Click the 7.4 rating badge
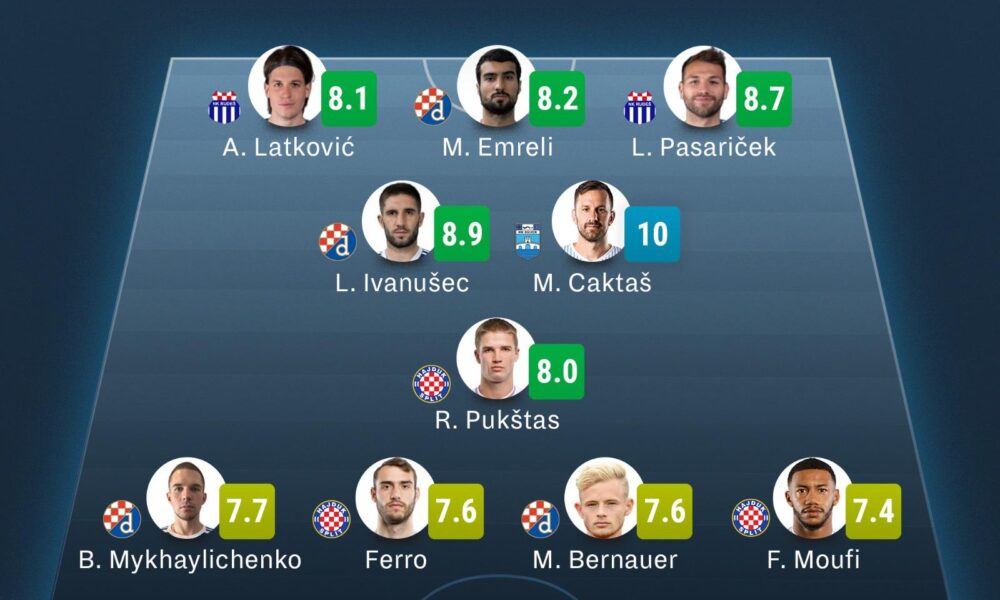This screenshot has width=1000, height=600. tap(873, 511)
